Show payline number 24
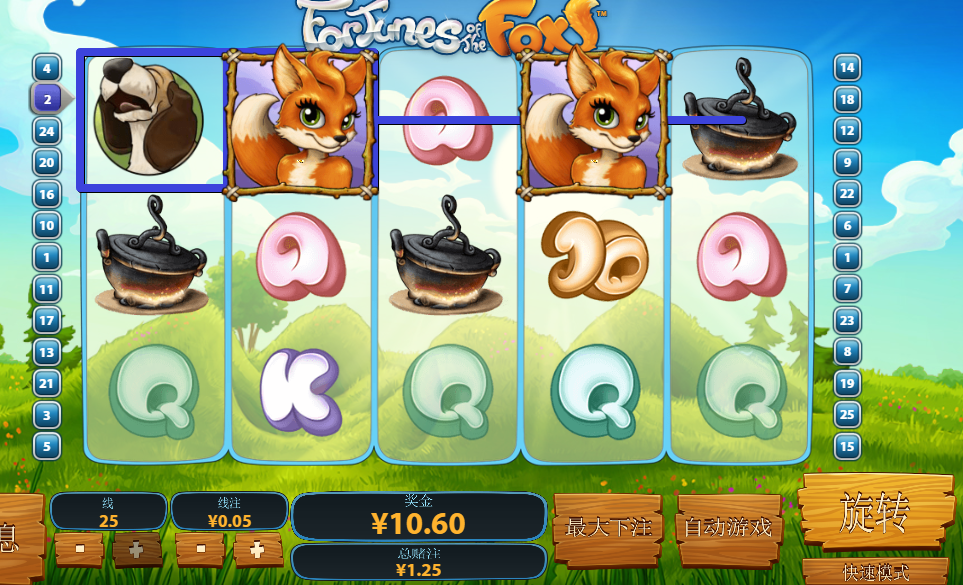Screen dimensions: 963x585 pos(47,130)
